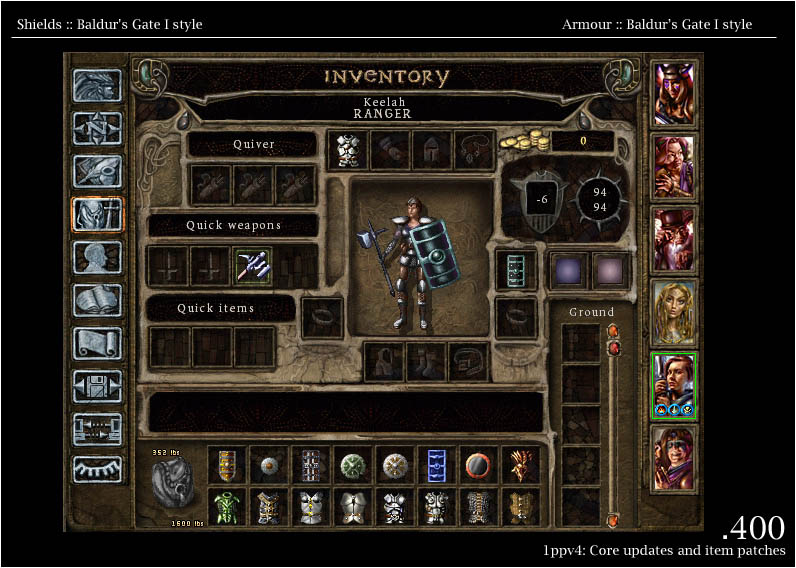Screen dimensions: 796x568
Task: Select the bearded red-hat dwarf portrait
Action: 674,240
